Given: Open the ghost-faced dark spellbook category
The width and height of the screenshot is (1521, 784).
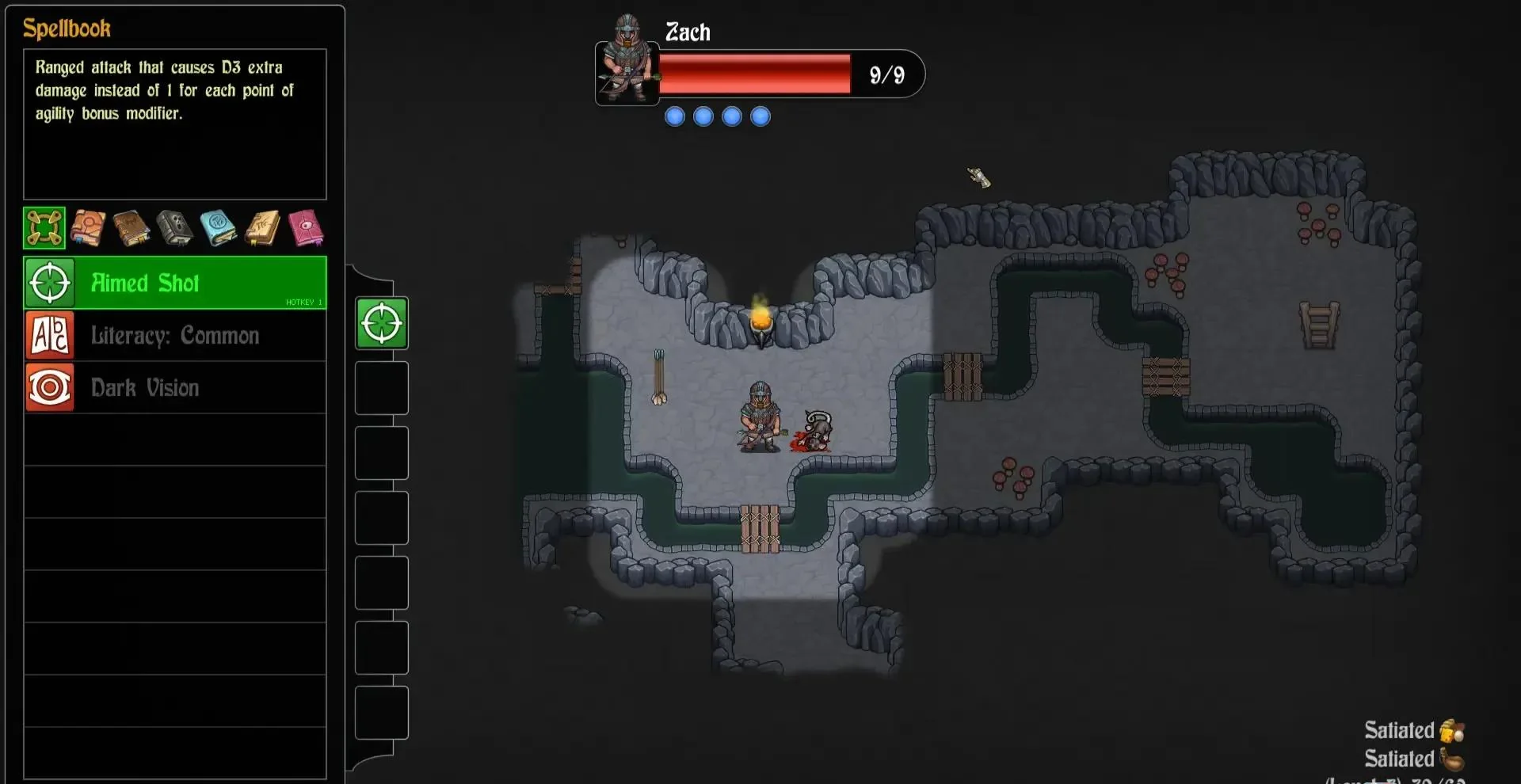Looking at the screenshot, I should coord(175,228).
